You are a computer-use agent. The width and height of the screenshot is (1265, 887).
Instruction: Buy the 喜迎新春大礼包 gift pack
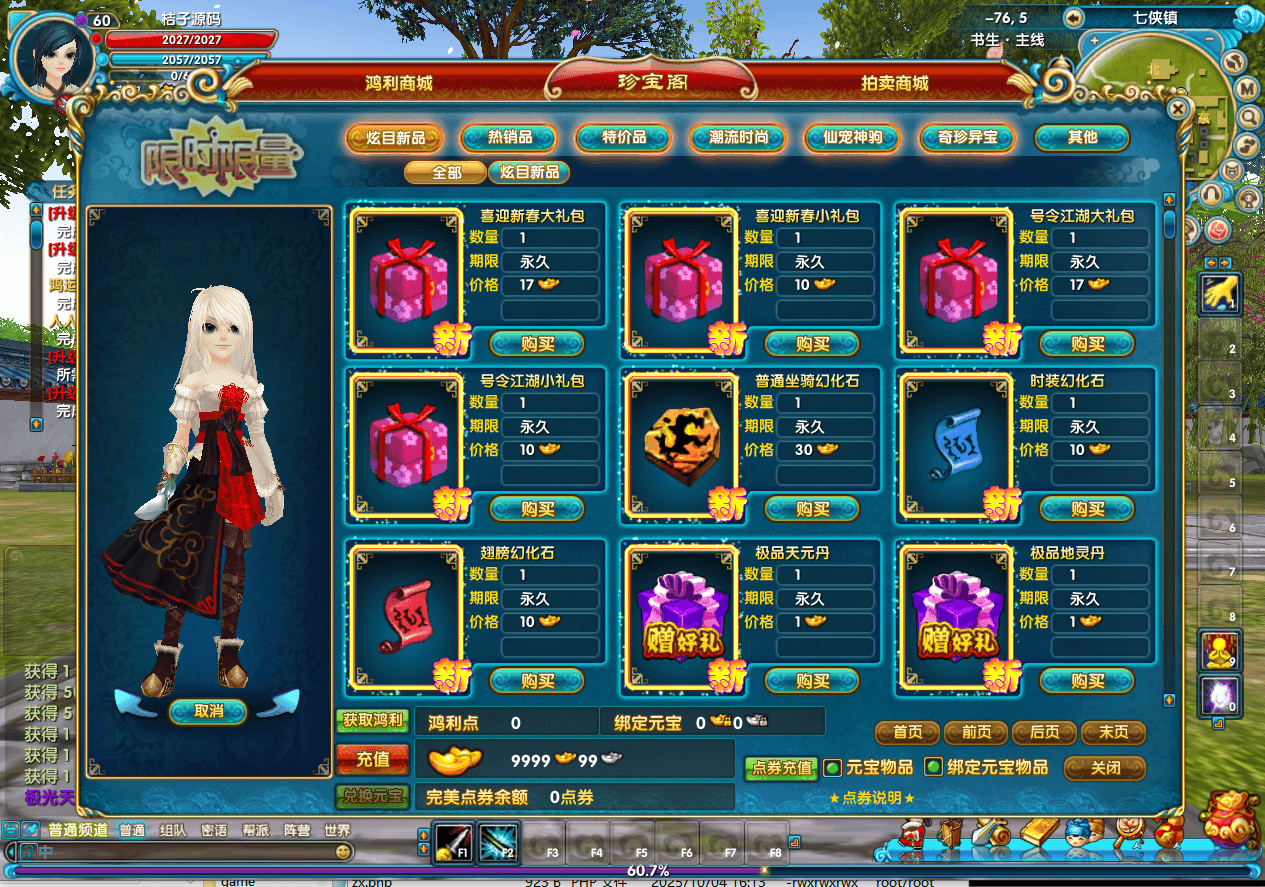[537, 344]
